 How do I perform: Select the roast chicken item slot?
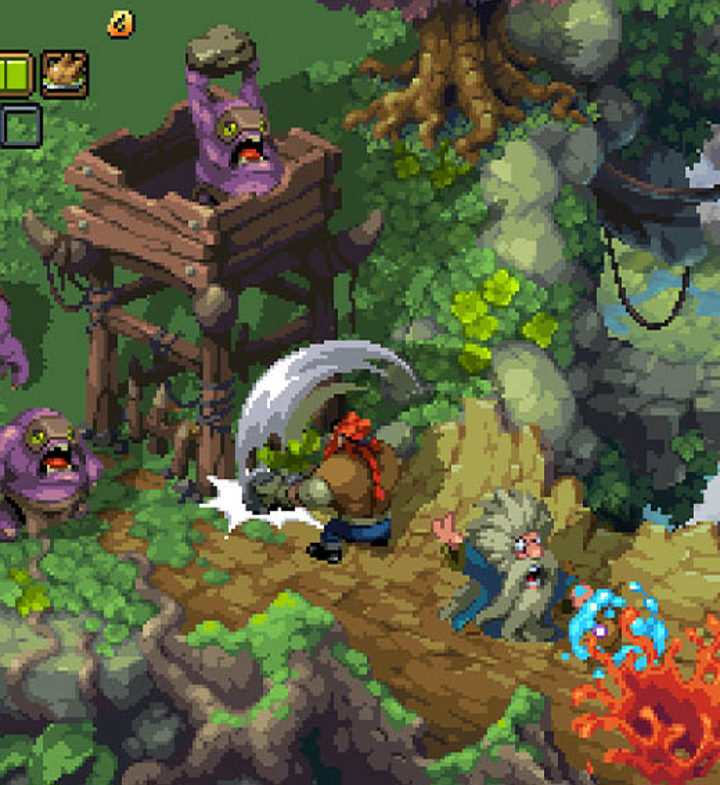(65, 74)
